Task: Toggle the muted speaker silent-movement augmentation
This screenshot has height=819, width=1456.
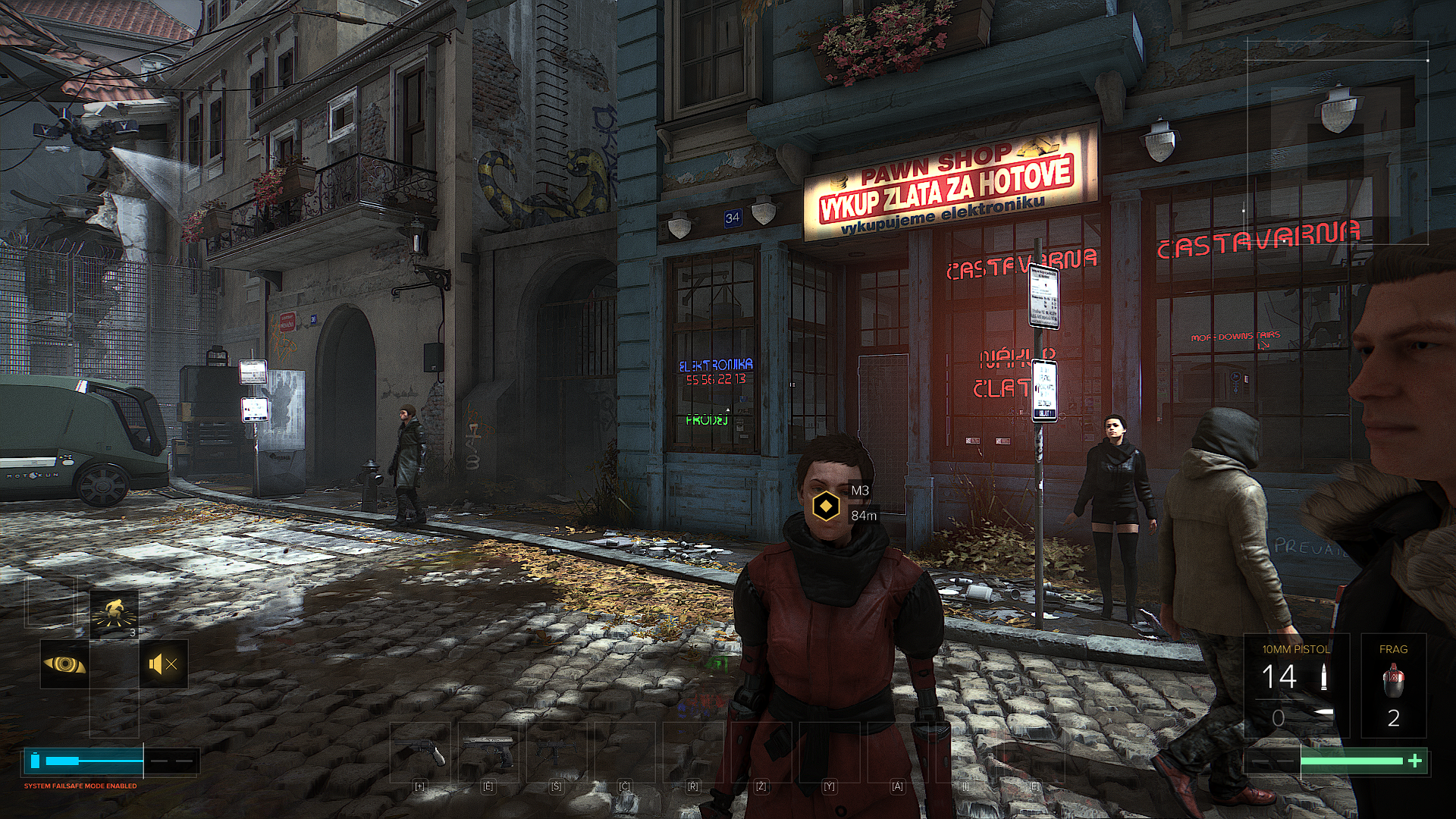Action: (x=163, y=664)
